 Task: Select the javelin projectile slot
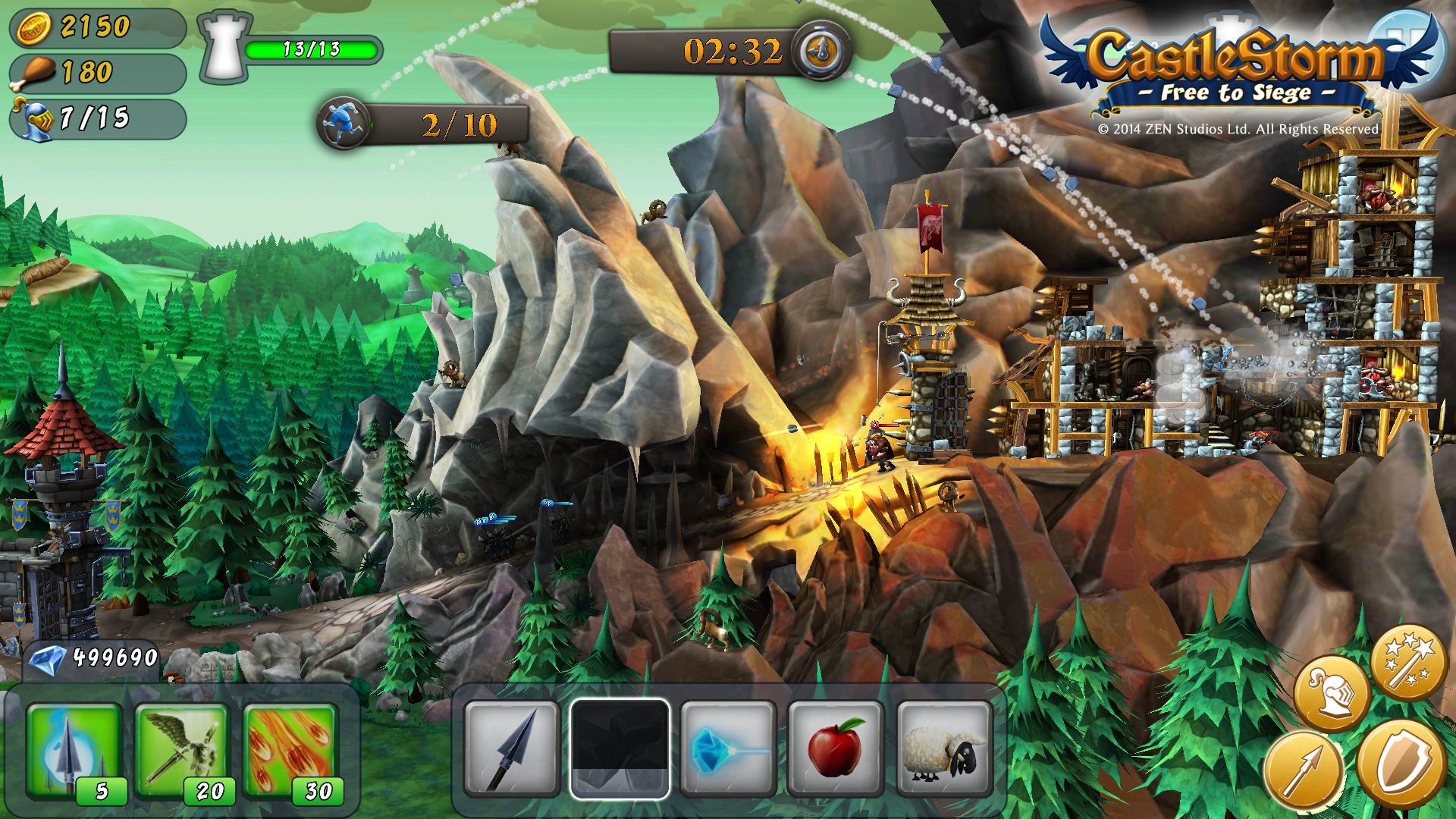pyautogui.click(x=512, y=749)
